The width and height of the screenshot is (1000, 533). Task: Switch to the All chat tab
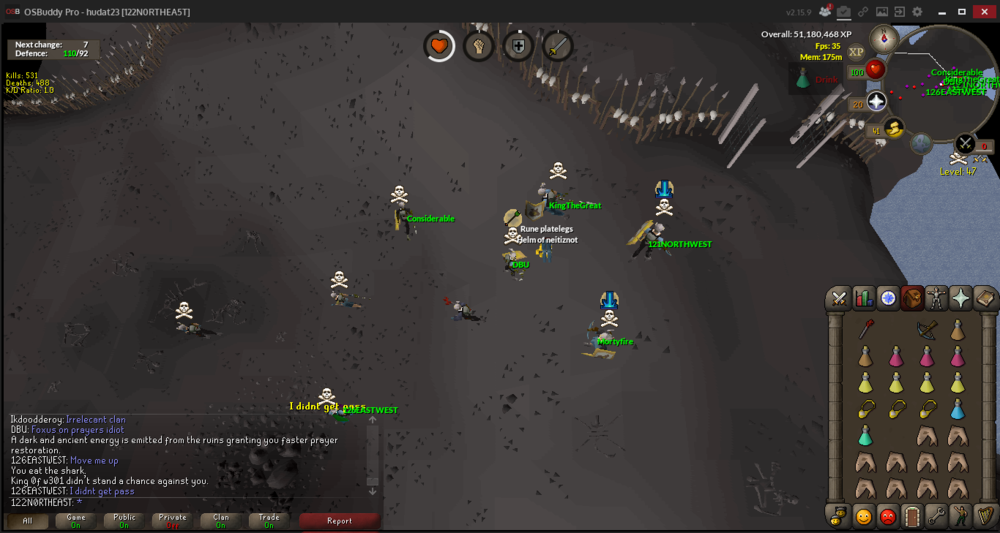coord(28,521)
